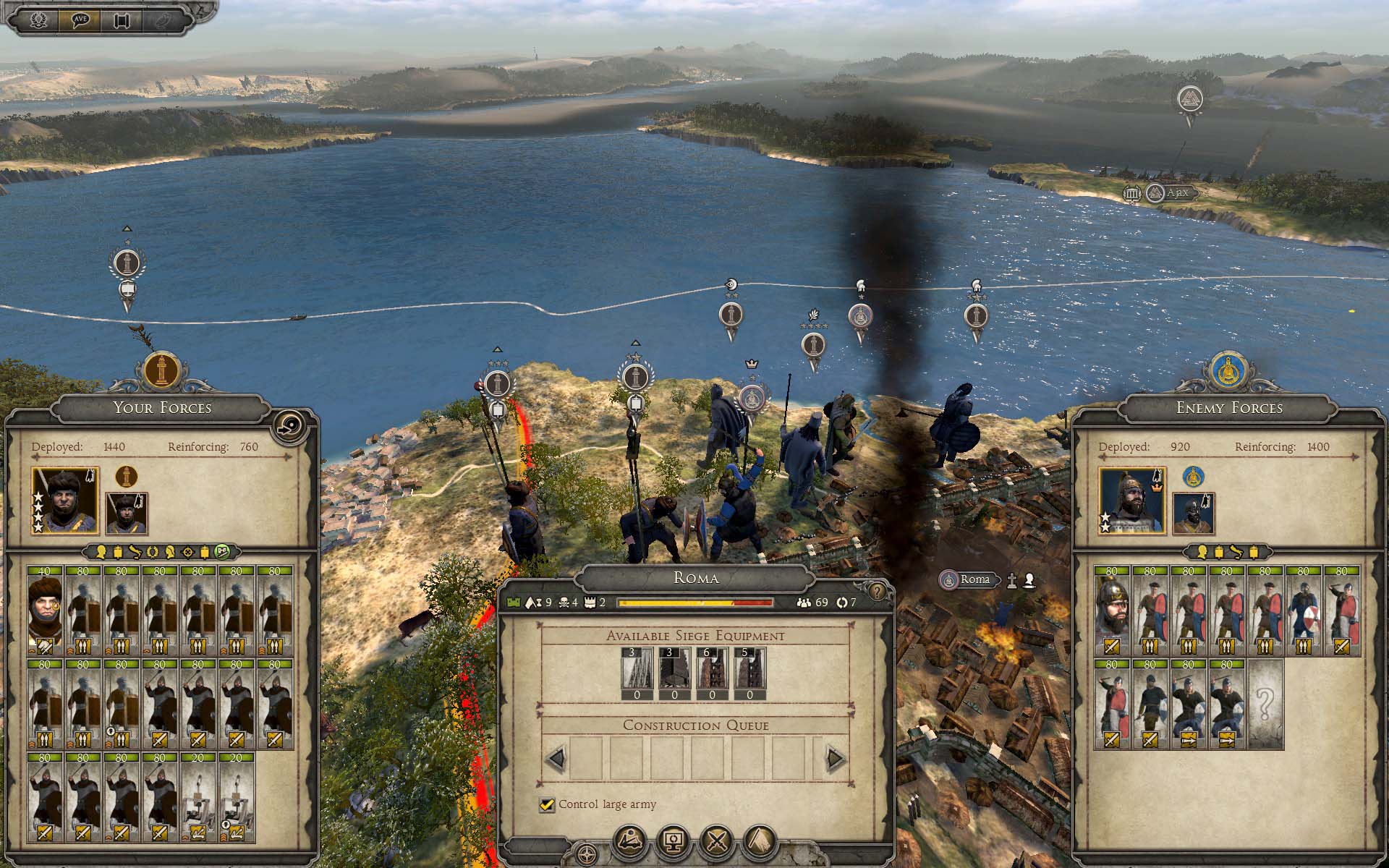1389x868 pixels.
Task: Select your general's bodyguard unit card
Action: [x=46, y=610]
